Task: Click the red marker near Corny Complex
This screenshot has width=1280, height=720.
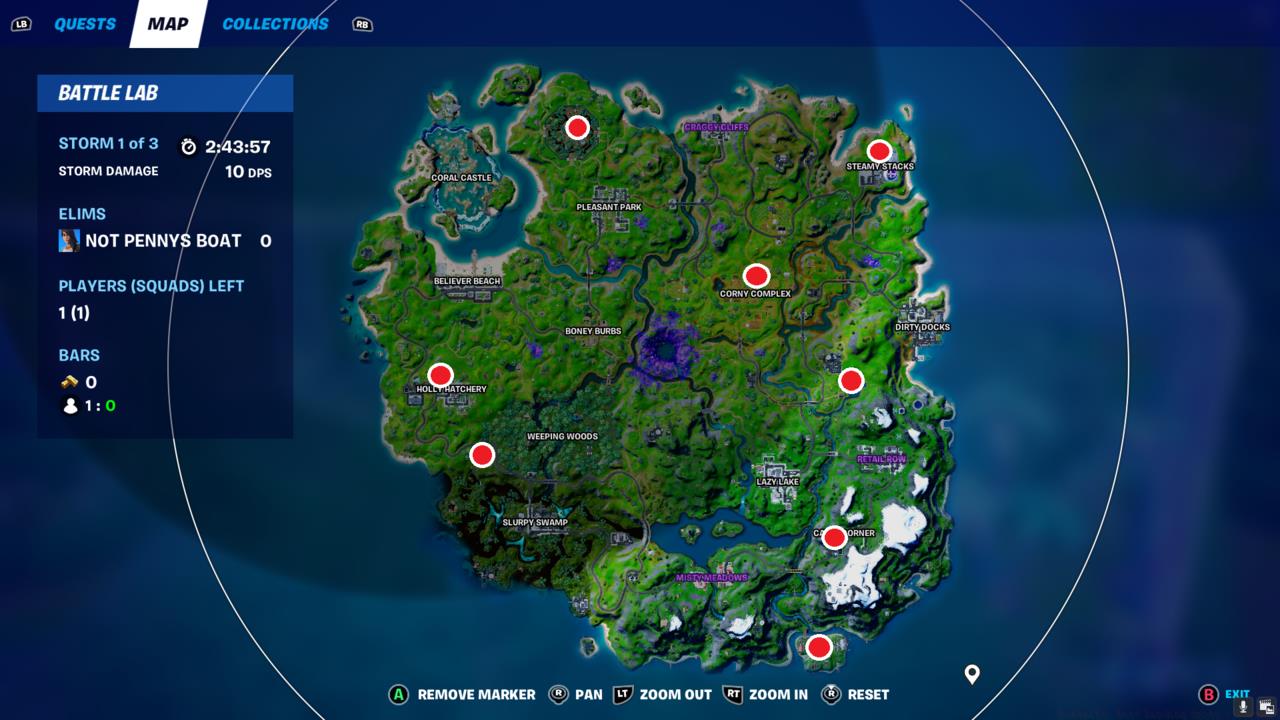Action: 756,274
